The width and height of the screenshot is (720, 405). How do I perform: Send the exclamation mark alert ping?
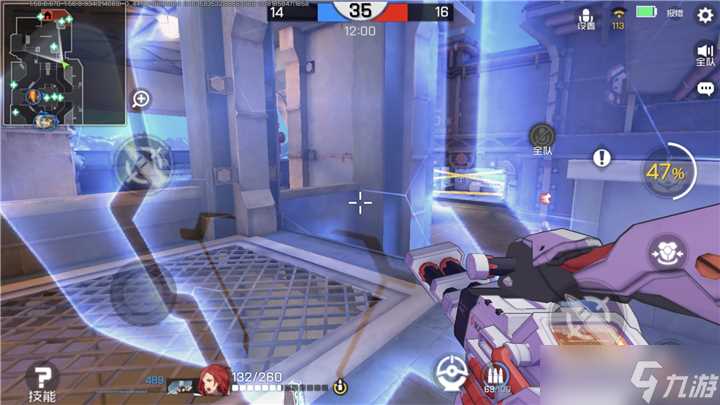601,157
